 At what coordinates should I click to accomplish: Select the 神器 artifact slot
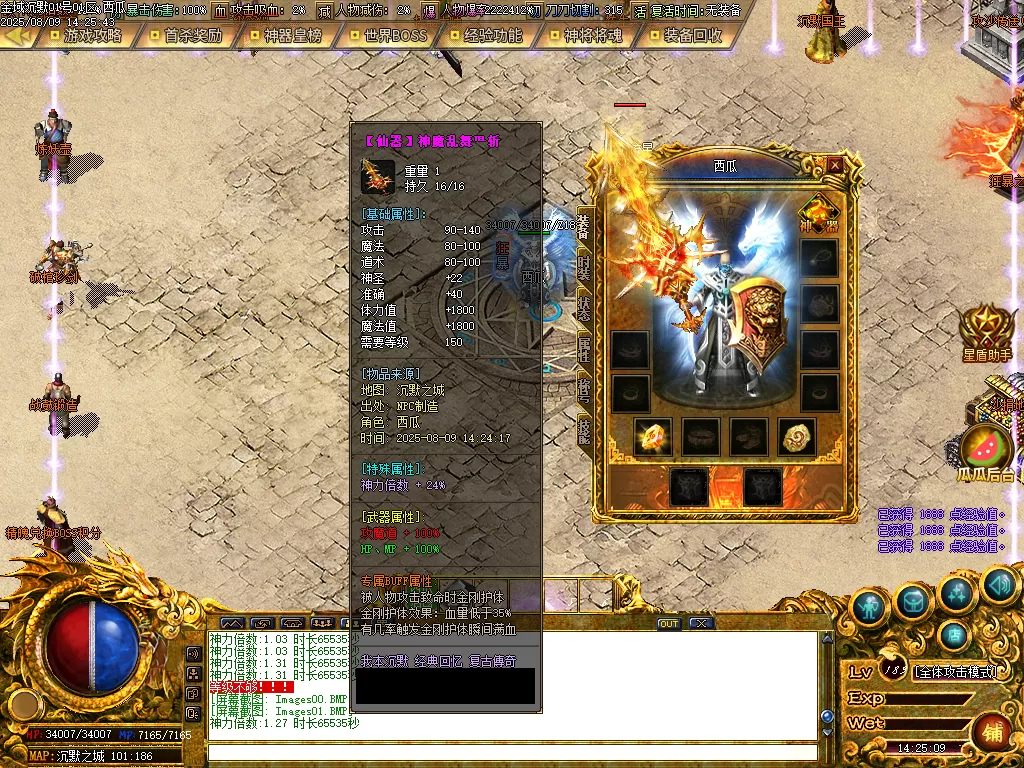[819, 214]
